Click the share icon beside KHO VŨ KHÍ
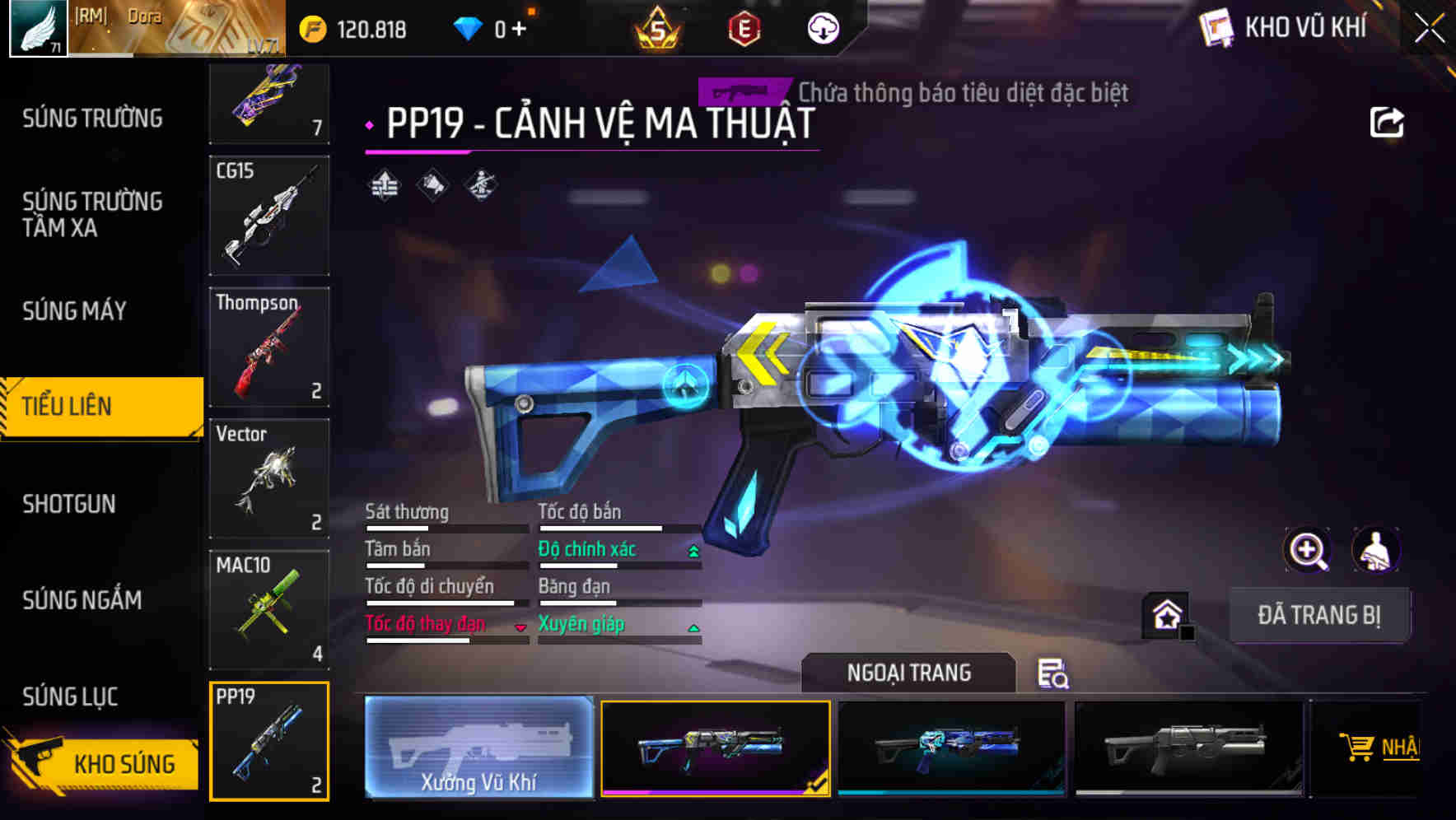This screenshot has height=820, width=1456. (x=1386, y=121)
